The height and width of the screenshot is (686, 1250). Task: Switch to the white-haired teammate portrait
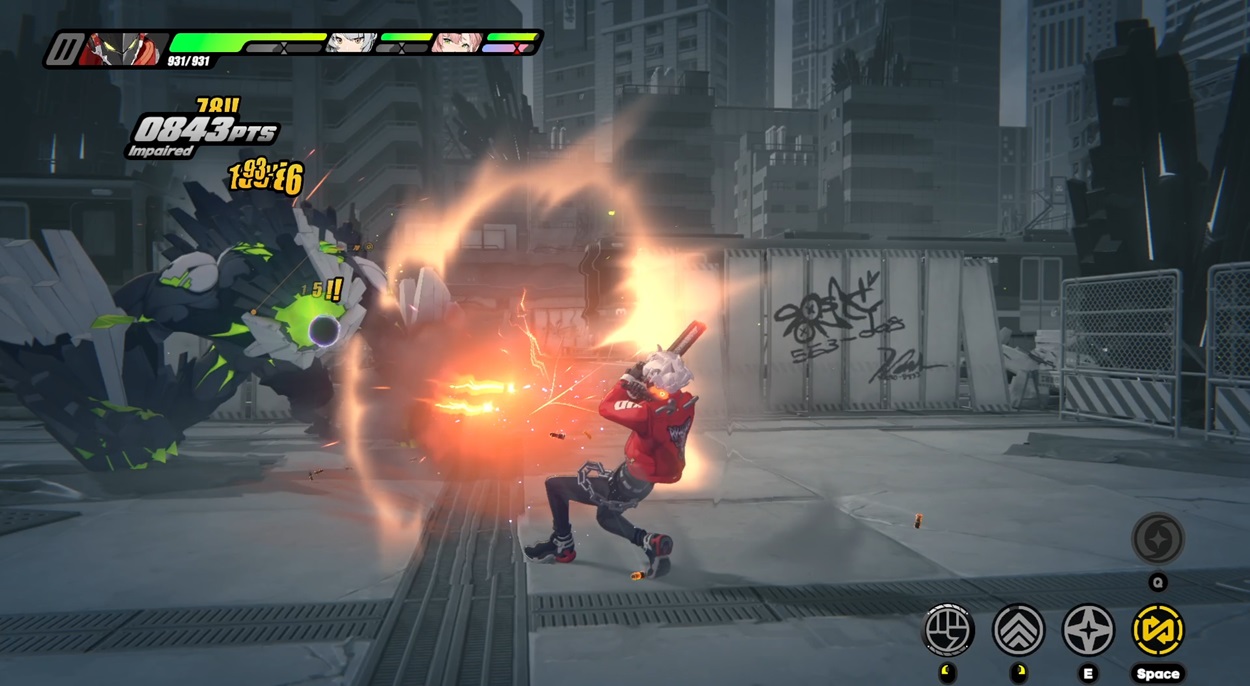tap(354, 43)
